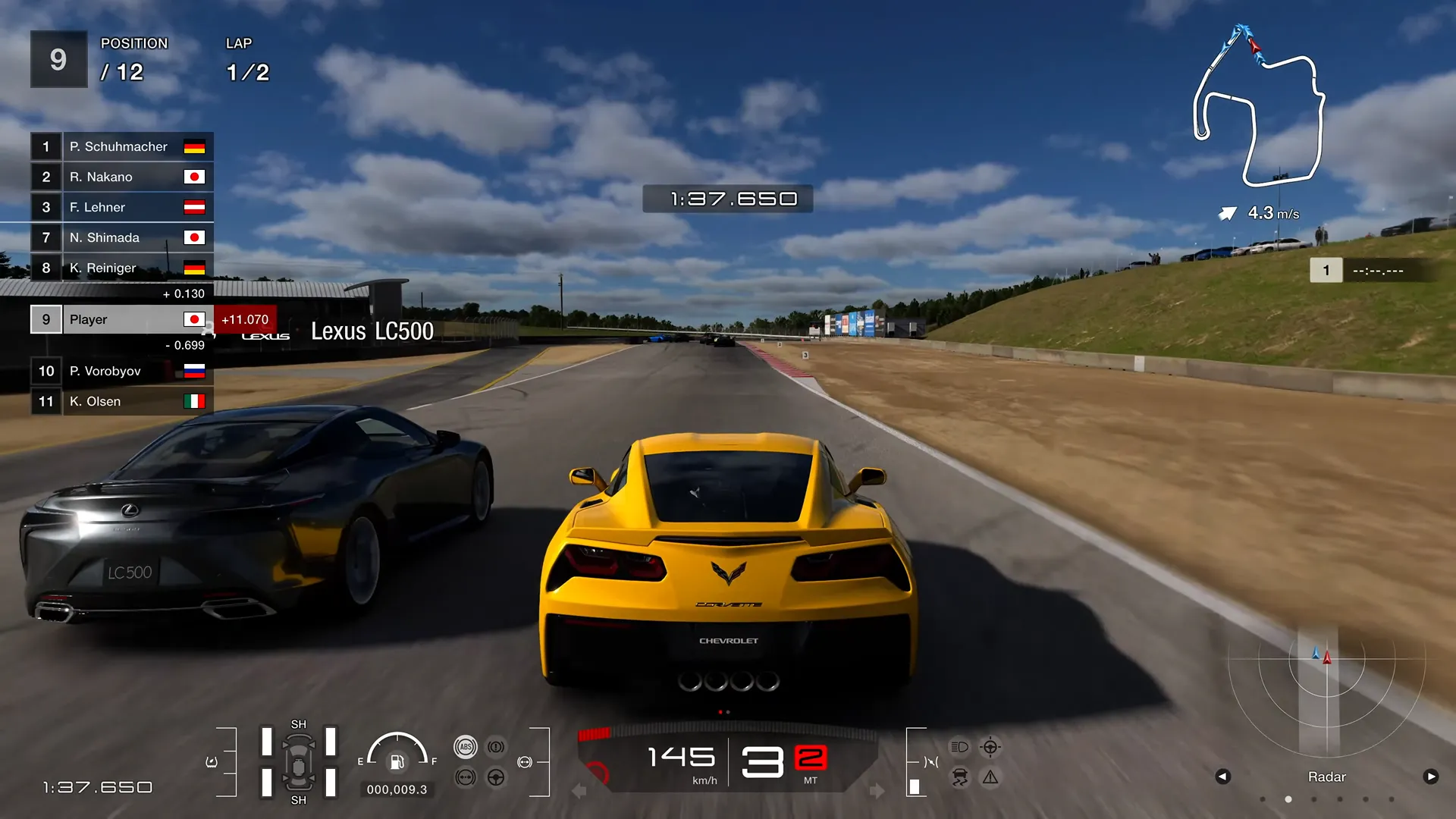The width and height of the screenshot is (1456, 819).
Task: Click N. Shimada's standings entry
Action: pos(121,237)
